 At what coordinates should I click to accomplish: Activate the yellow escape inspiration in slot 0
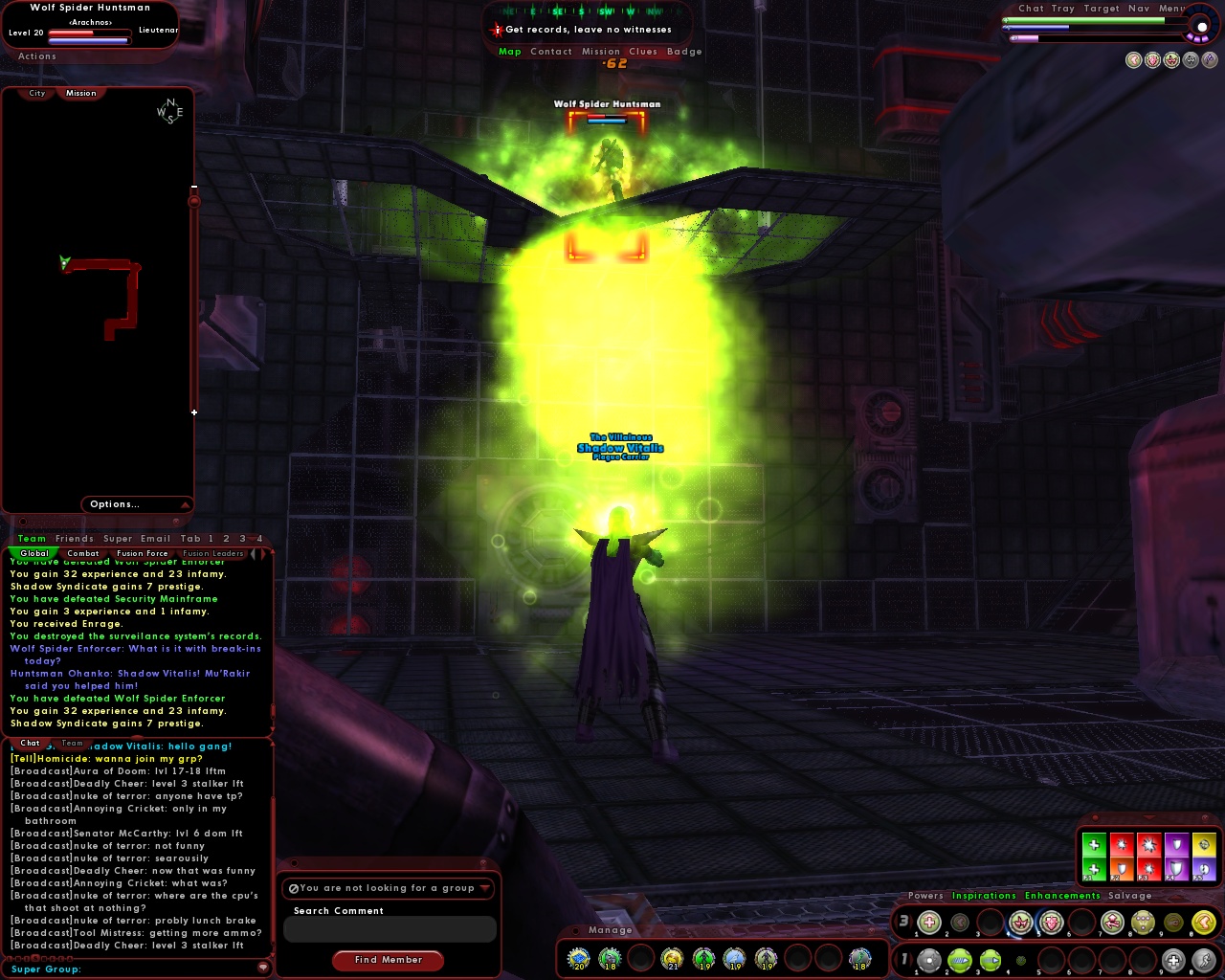coord(1203,921)
